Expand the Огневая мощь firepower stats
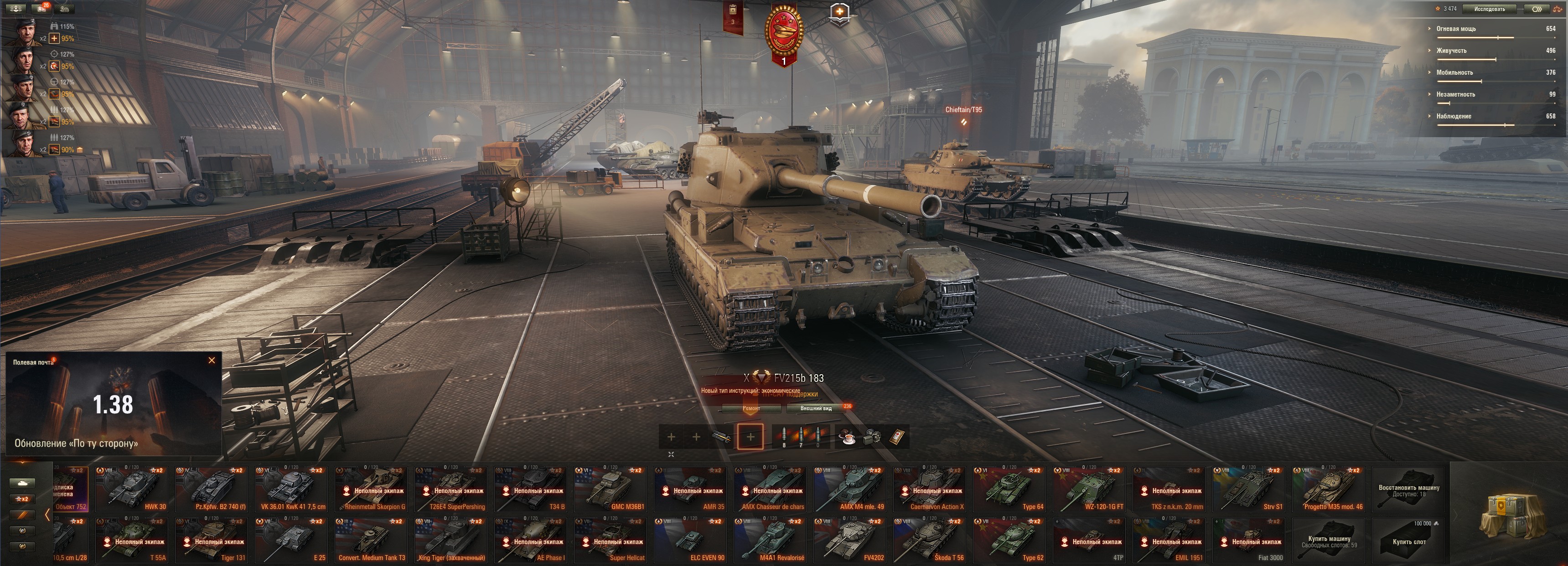This screenshot has height=566, width=1568. [x=1456, y=29]
